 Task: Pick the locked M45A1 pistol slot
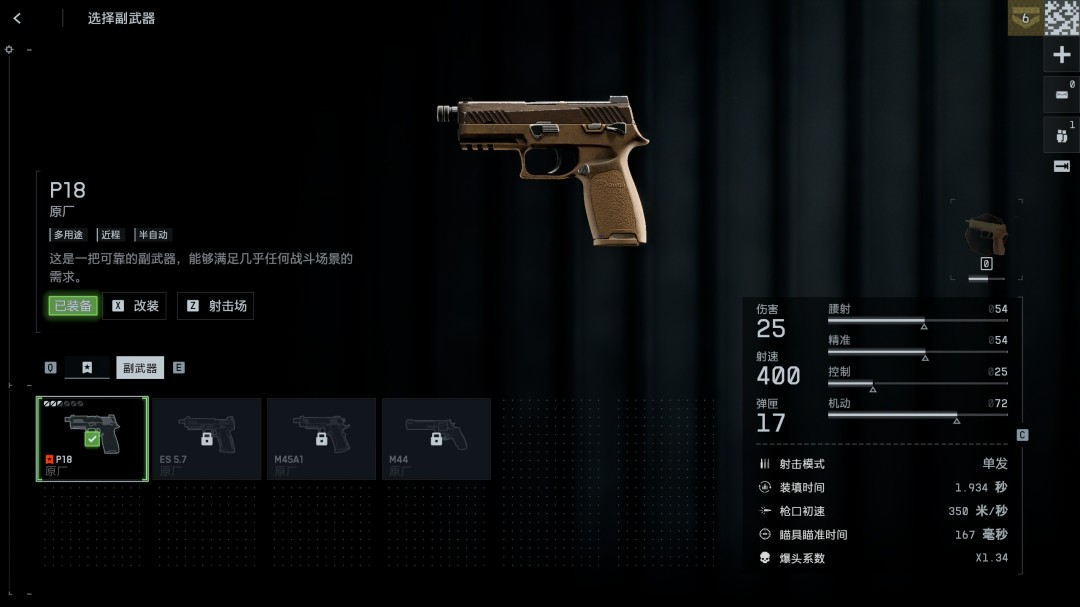(x=321, y=439)
